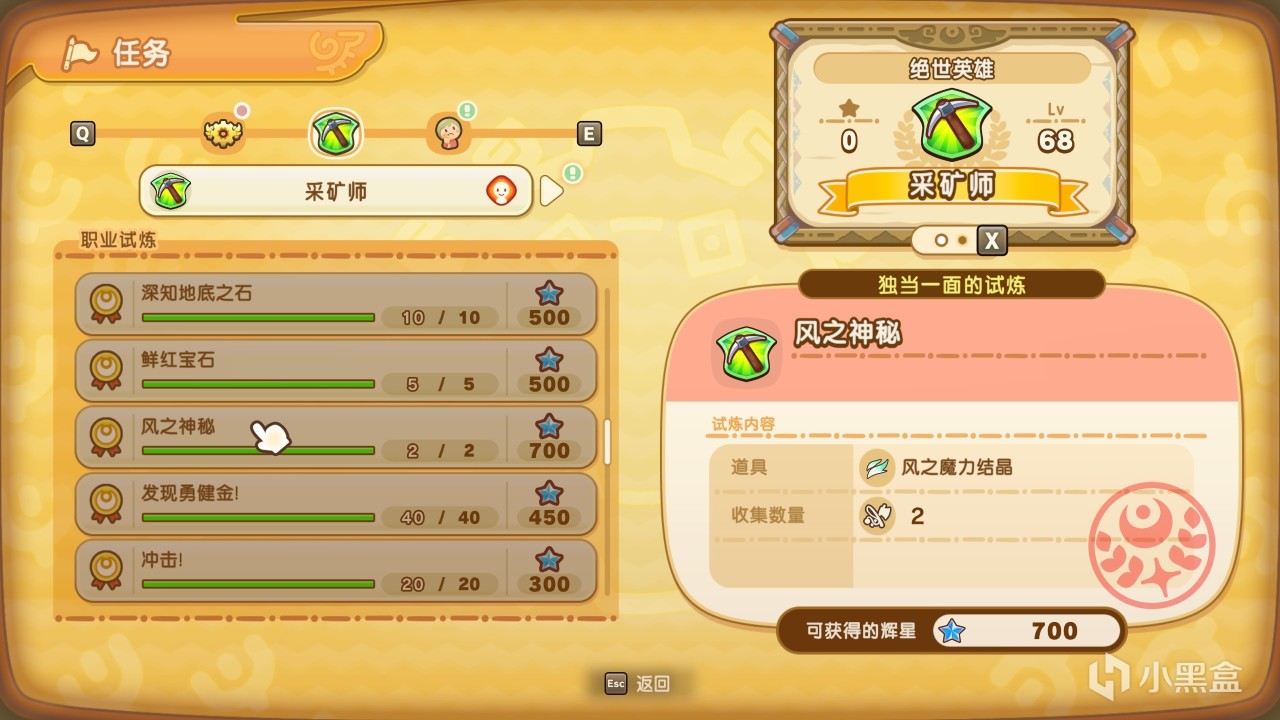
Task: Select the right pagination dot
Action: tap(963, 240)
